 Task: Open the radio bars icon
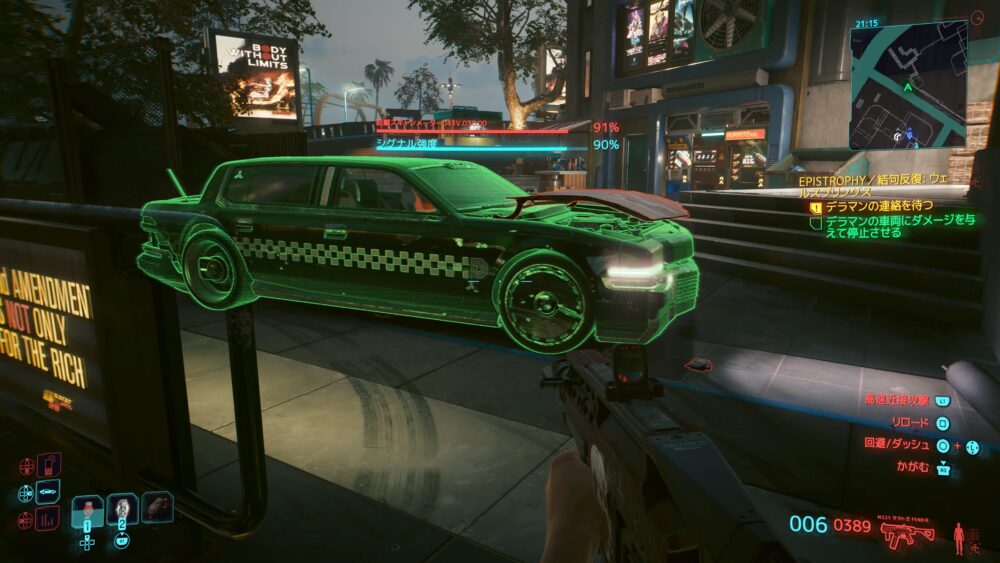click(x=47, y=518)
